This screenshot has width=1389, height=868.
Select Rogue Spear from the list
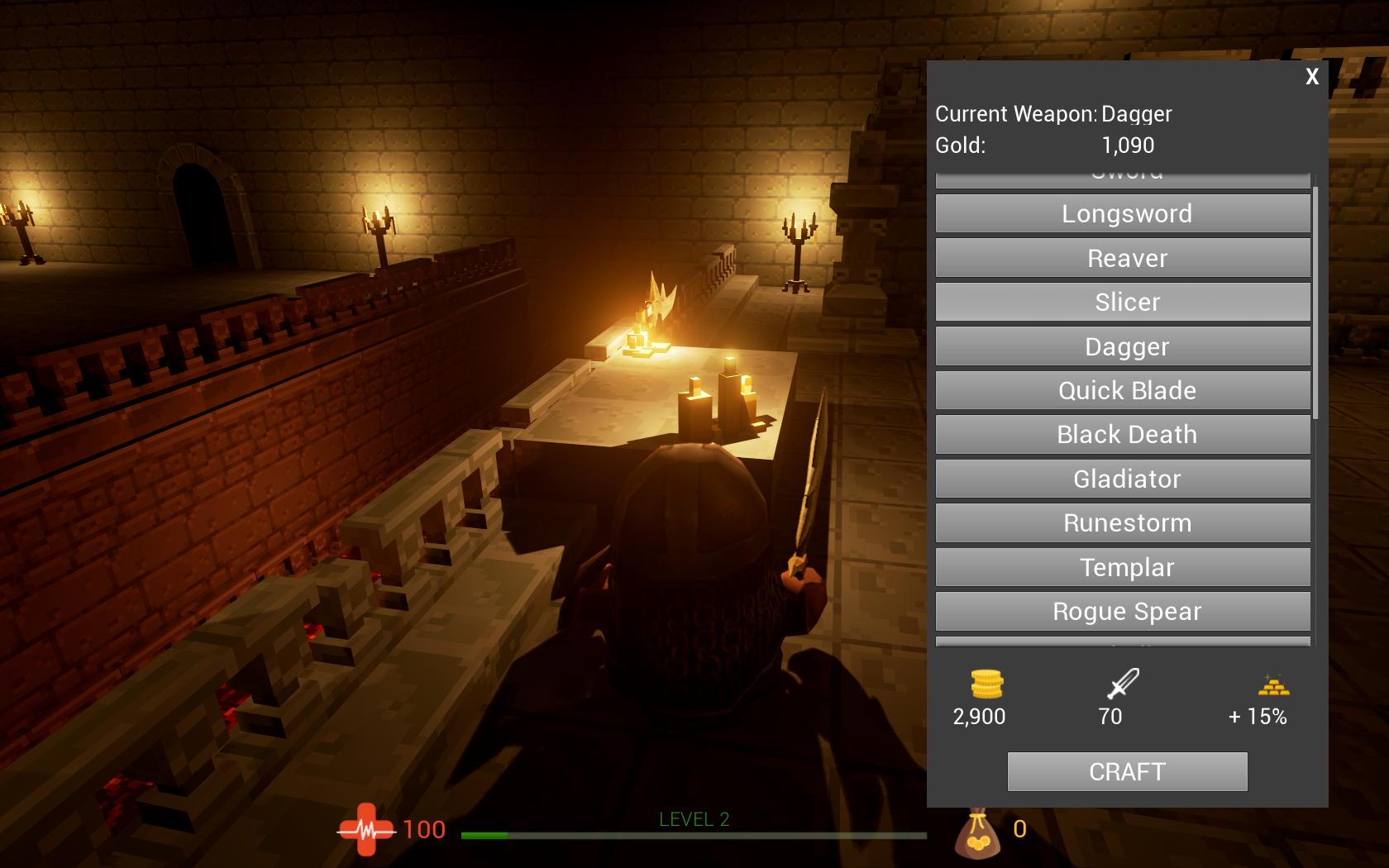pyautogui.click(x=1123, y=612)
